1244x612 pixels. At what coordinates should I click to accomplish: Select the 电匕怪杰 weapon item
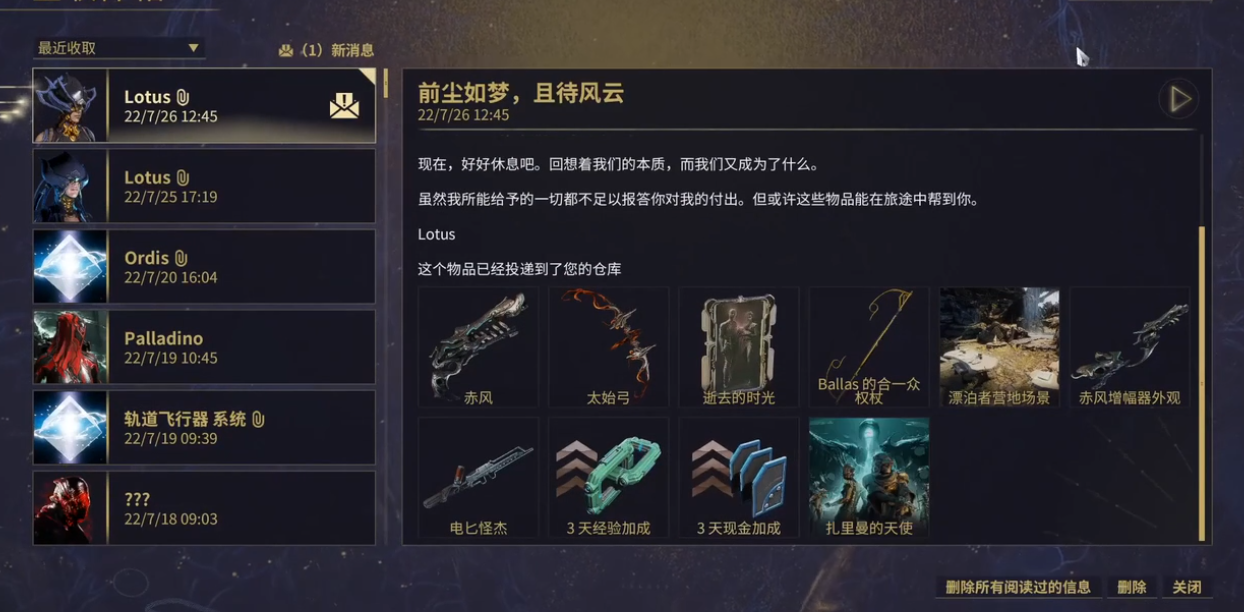pos(478,477)
